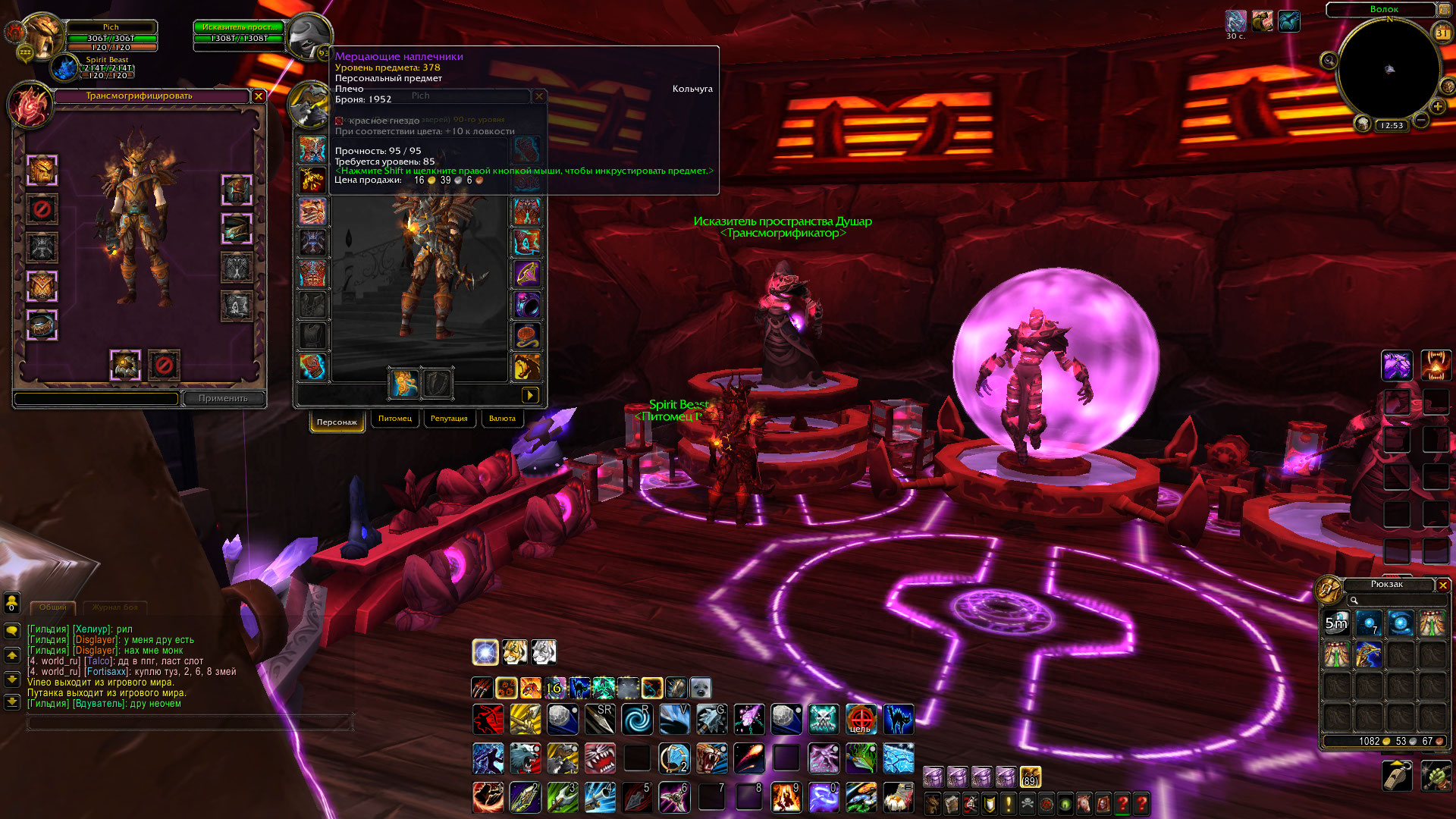Click the chat input box
The width and height of the screenshot is (1456, 819).
[190, 724]
